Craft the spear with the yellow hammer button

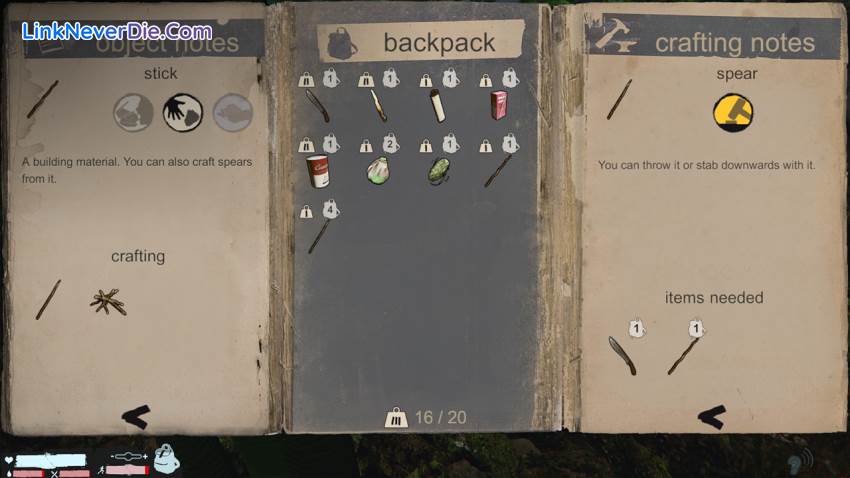pyautogui.click(x=733, y=113)
